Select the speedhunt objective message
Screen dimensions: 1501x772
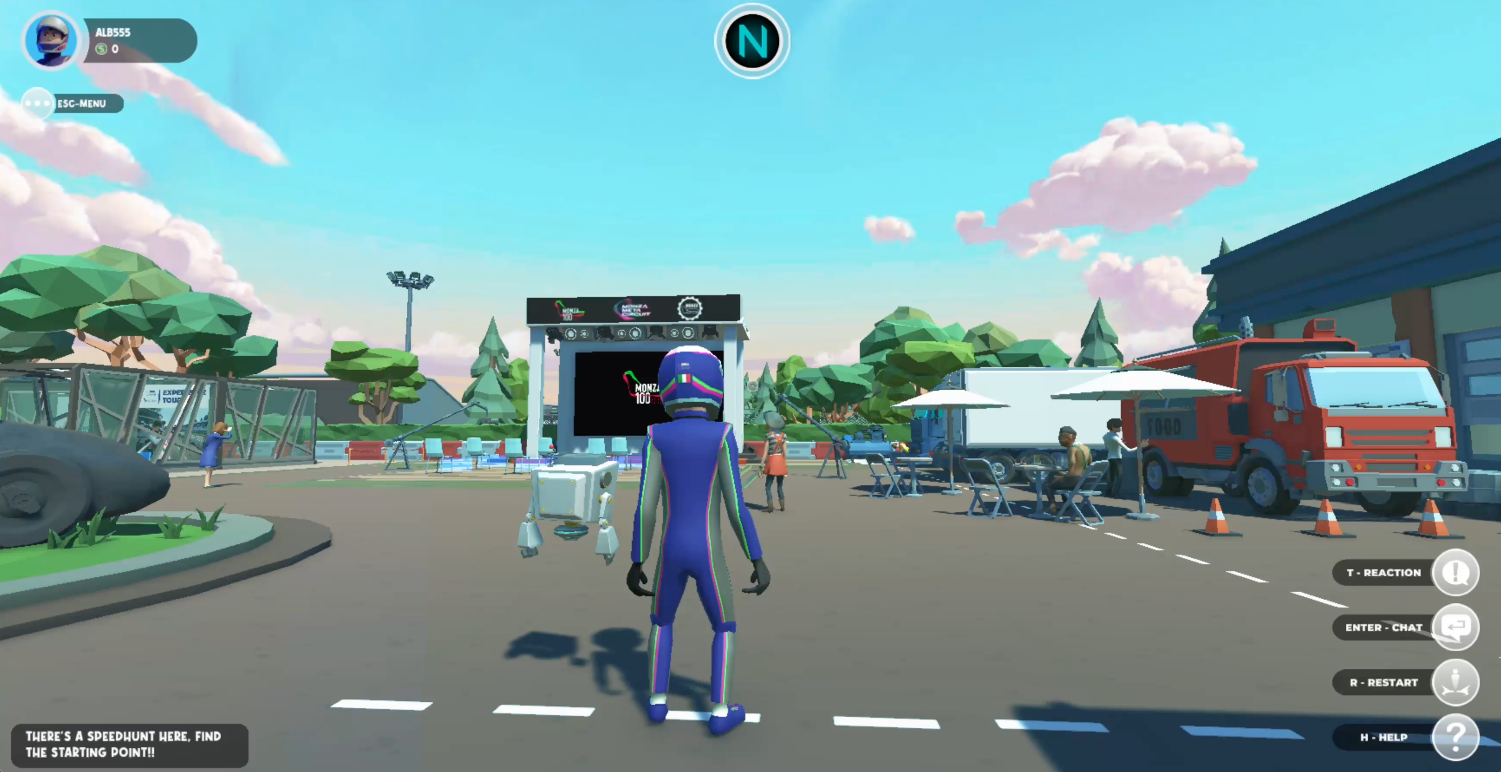click(129, 745)
